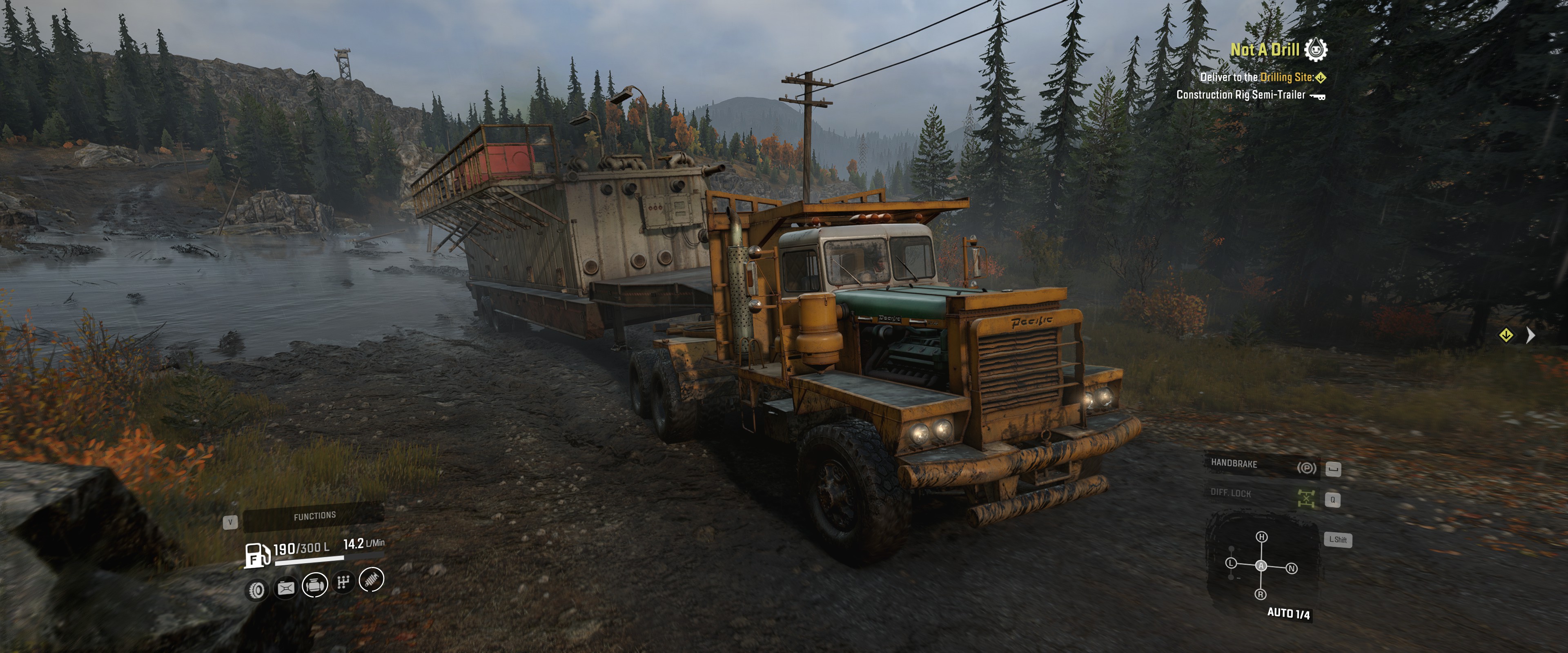Click the suspension spring status icon
Image resolution: width=1568 pixels, height=653 pixels.
372,579
